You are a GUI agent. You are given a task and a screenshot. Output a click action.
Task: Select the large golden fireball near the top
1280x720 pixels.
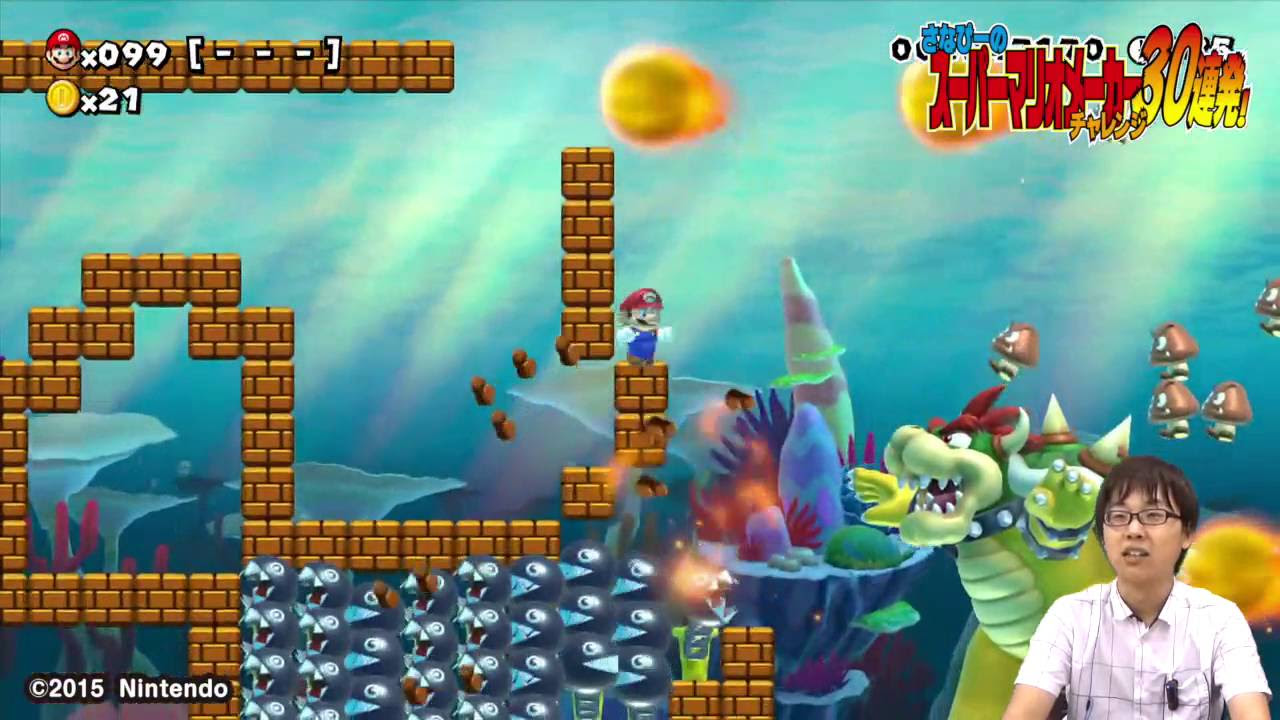point(649,94)
